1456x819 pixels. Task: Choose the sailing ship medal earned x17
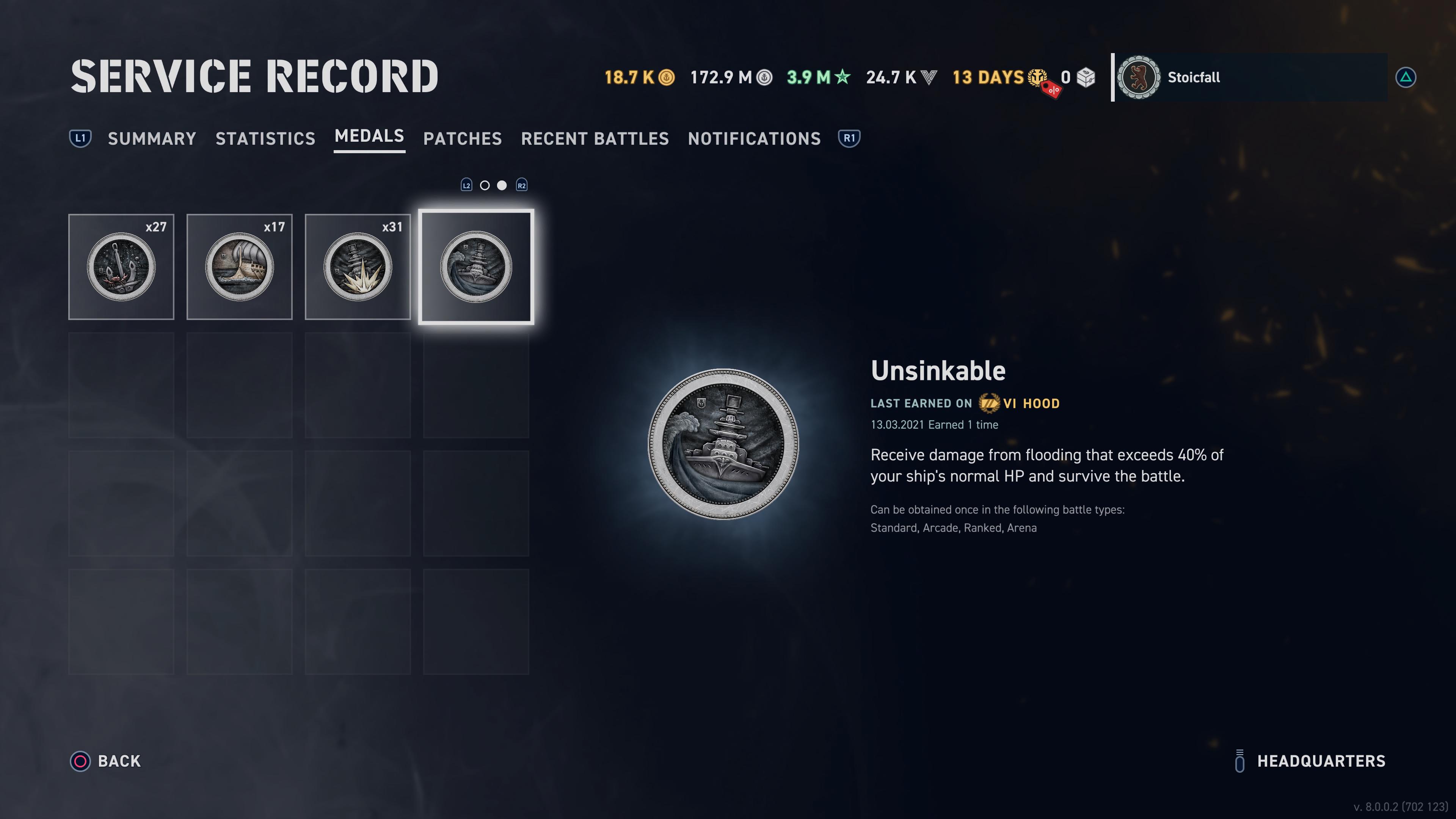pyautogui.click(x=239, y=267)
